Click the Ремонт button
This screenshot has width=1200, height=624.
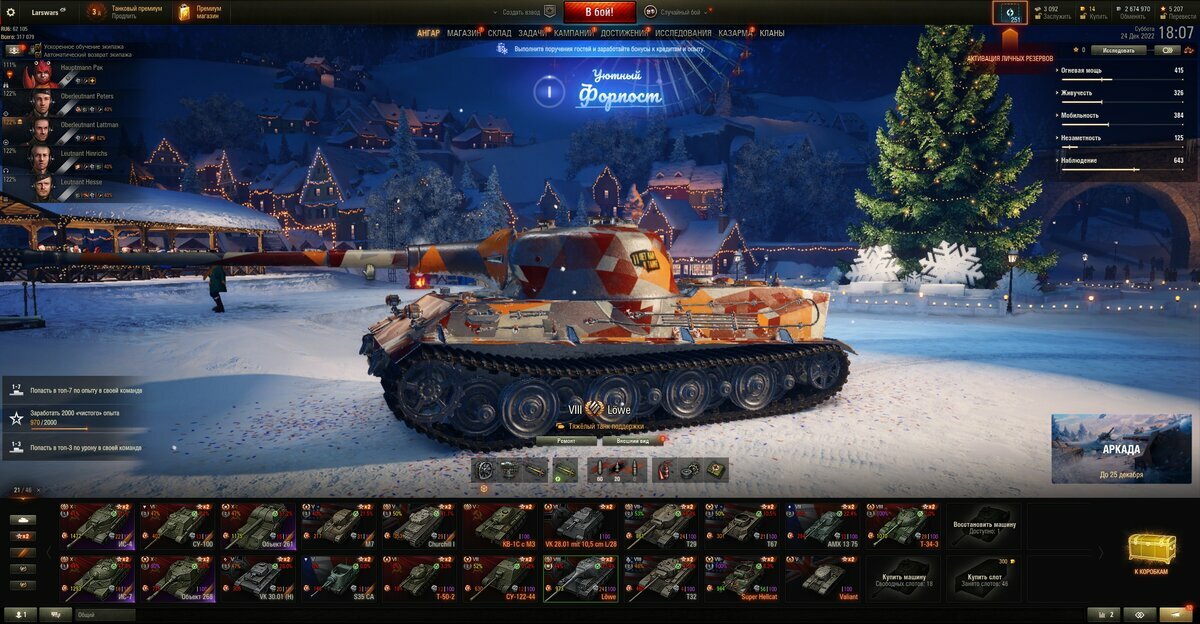[566, 439]
